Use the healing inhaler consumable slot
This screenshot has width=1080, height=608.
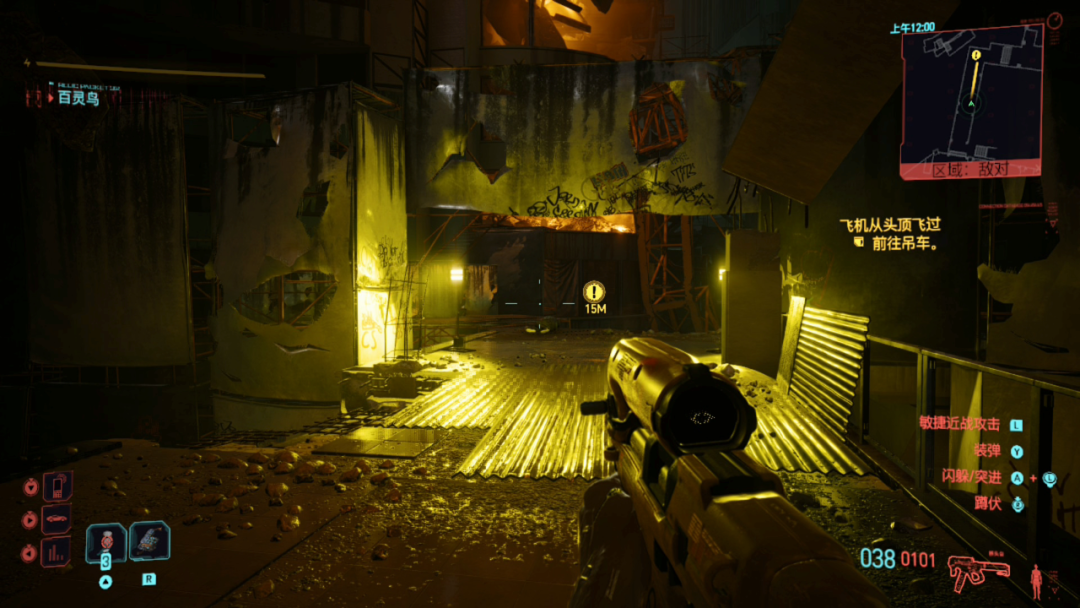point(106,543)
